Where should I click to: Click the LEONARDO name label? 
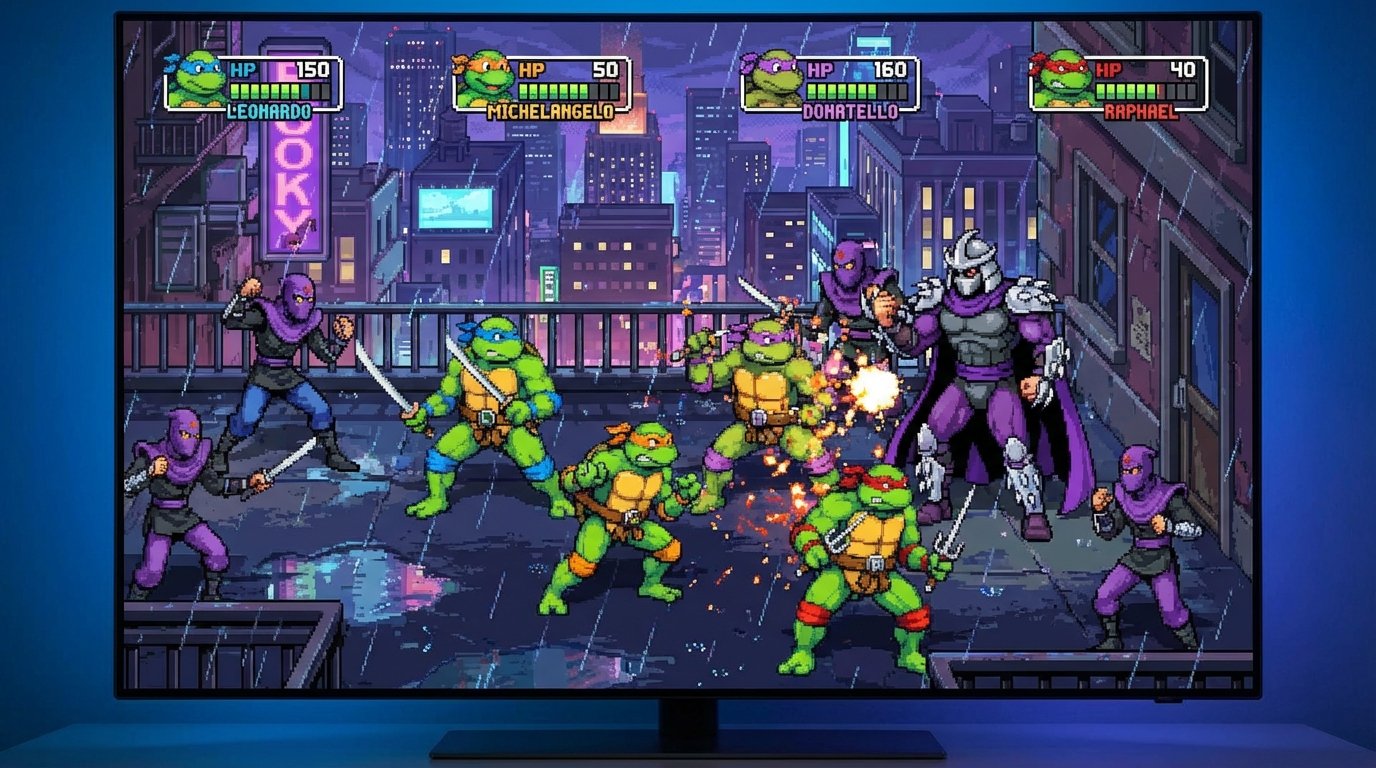[x=268, y=112]
